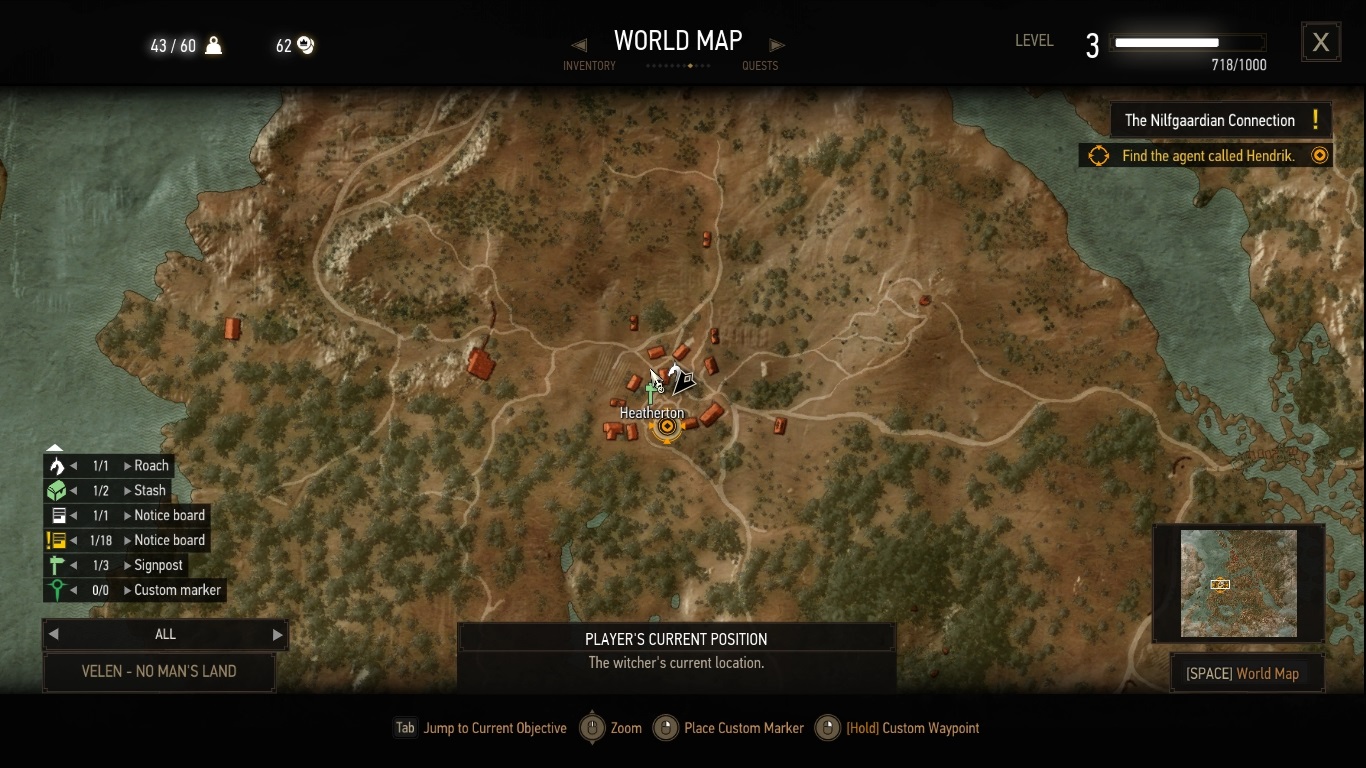Click the previous-signpost arrow in the Signpost row

[73, 565]
